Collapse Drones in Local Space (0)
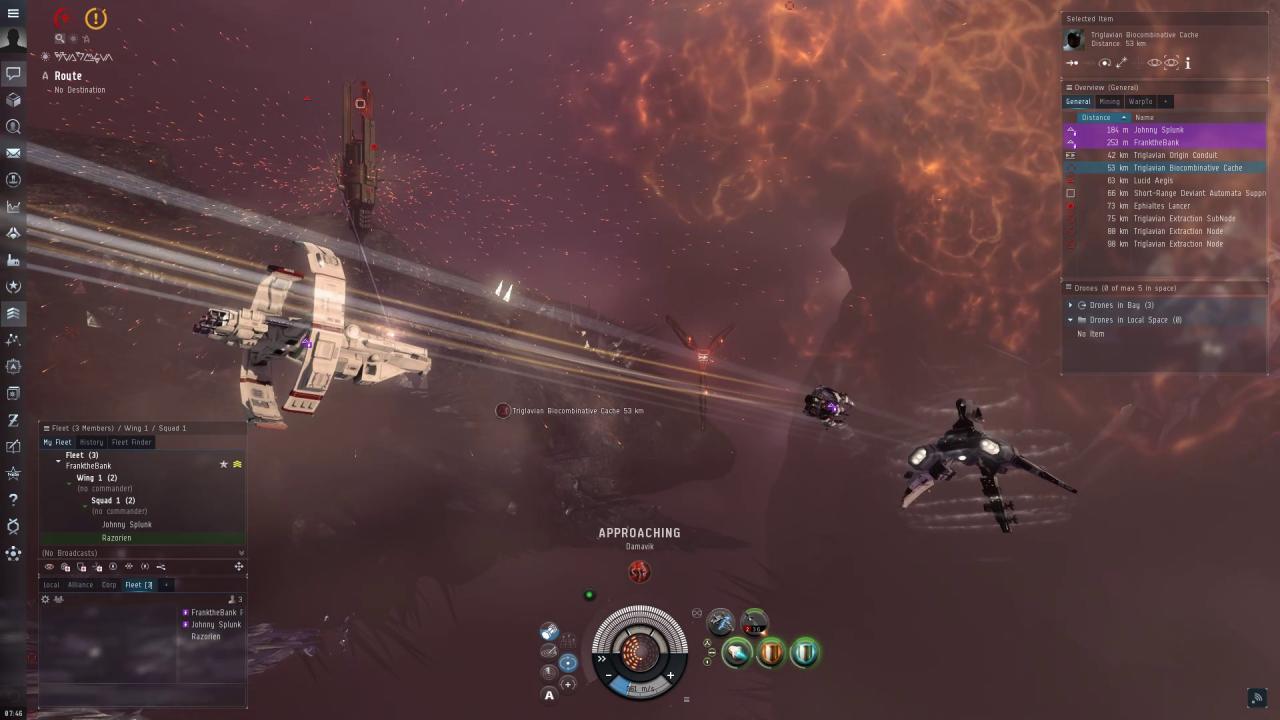Image resolution: width=1280 pixels, height=720 pixels. 1070,319
